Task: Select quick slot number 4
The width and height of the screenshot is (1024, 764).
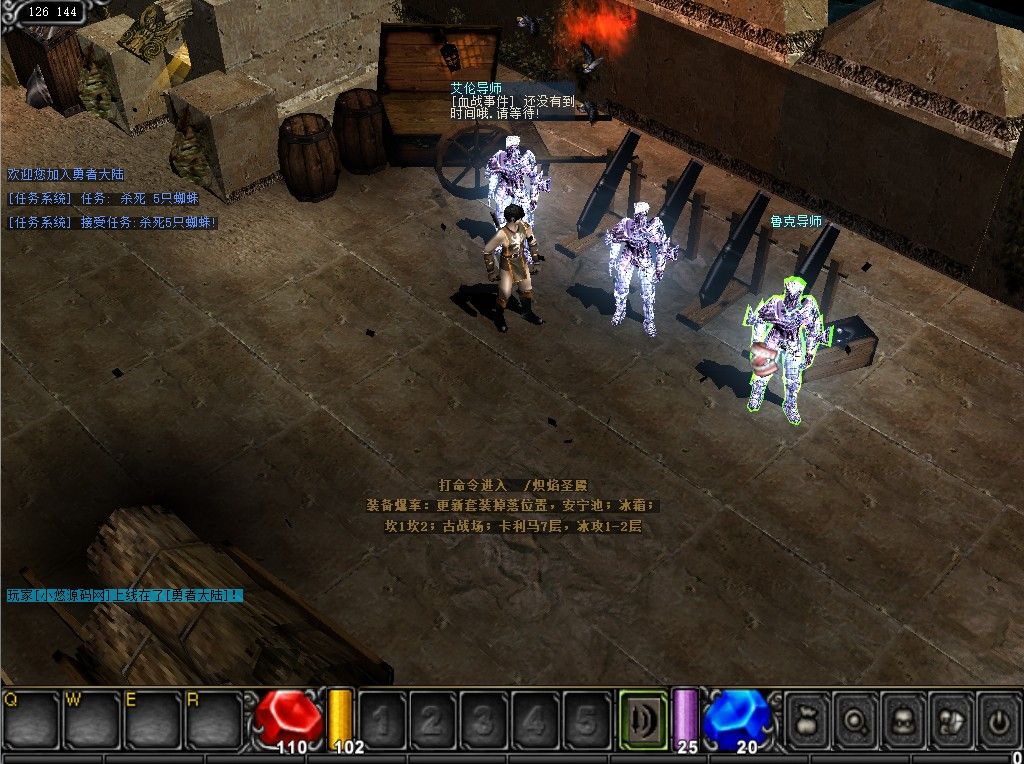Action: pyautogui.click(x=536, y=719)
